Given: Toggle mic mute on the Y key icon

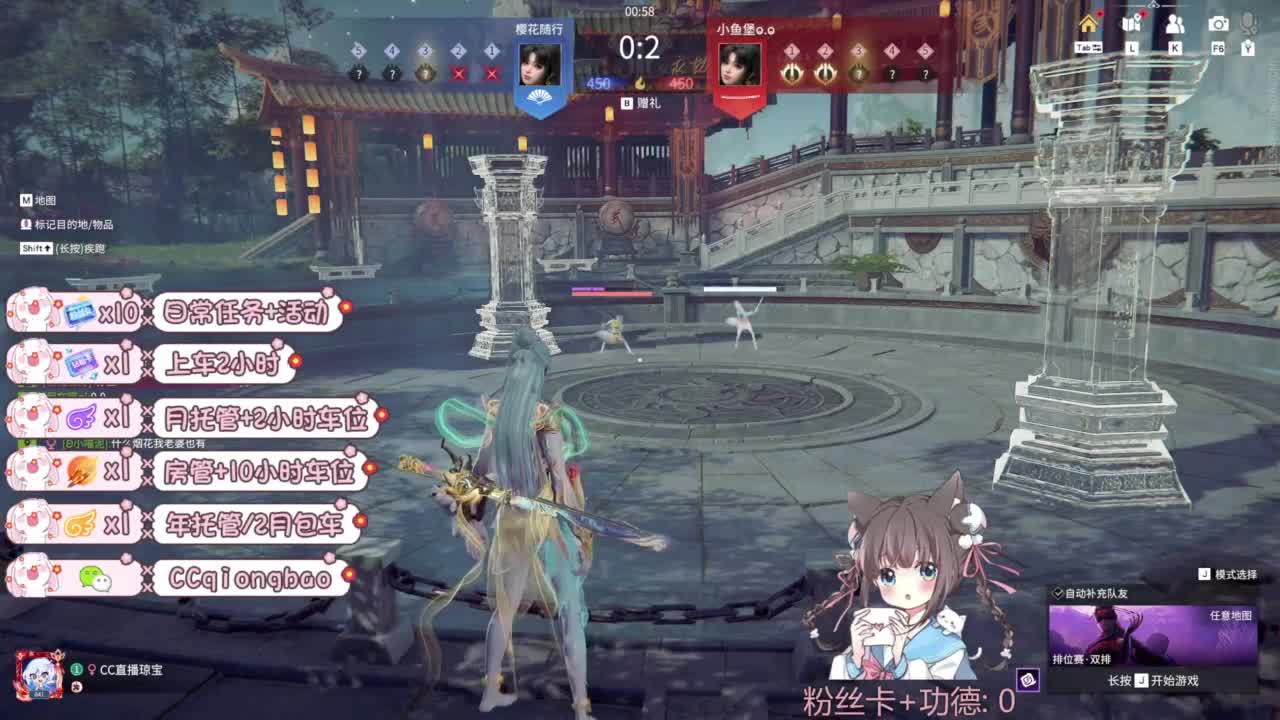Looking at the screenshot, I should [x=1249, y=47].
